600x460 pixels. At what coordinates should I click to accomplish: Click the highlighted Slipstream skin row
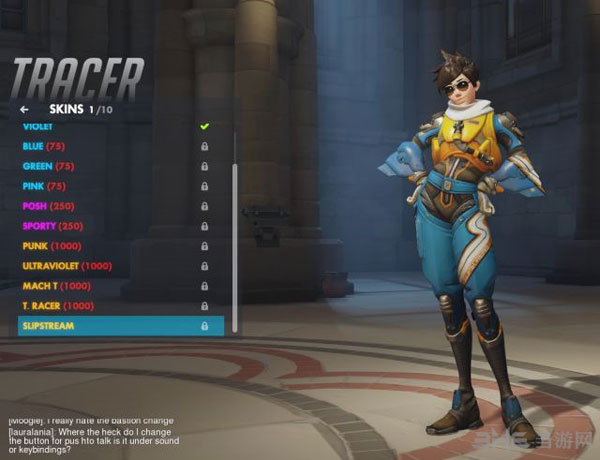tap(120, 326)
